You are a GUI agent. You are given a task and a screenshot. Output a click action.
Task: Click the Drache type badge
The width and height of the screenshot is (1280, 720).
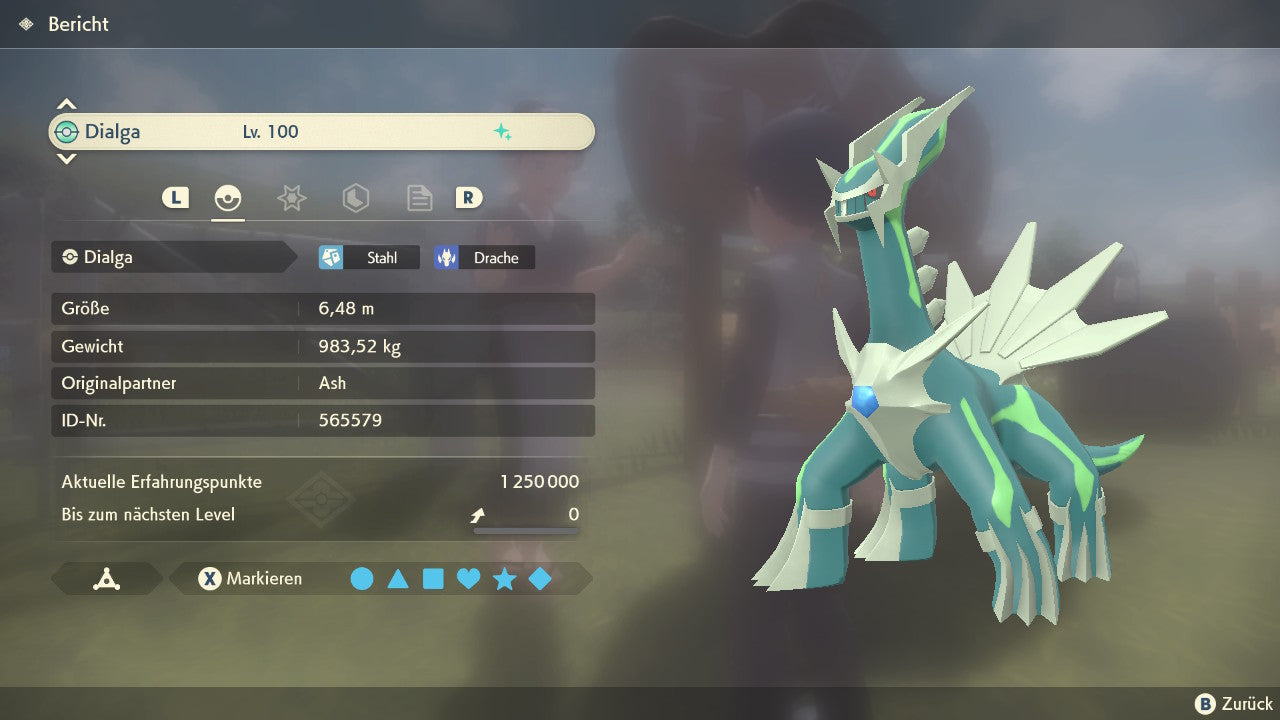tap(484, 258)
